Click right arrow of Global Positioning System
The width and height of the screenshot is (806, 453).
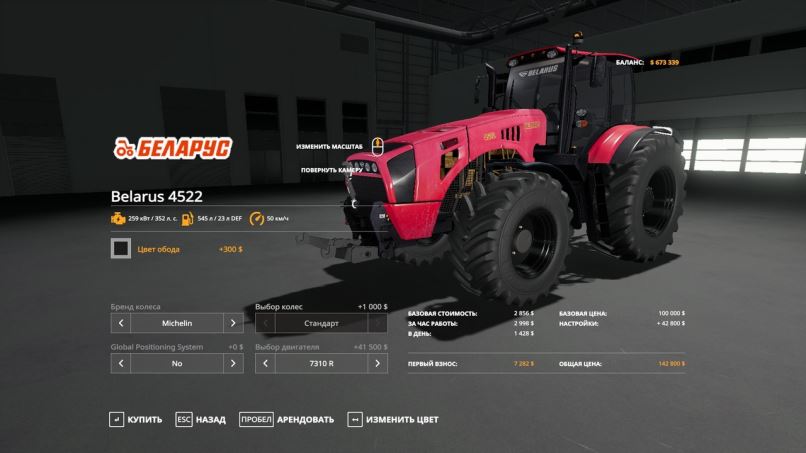(232, 364)
